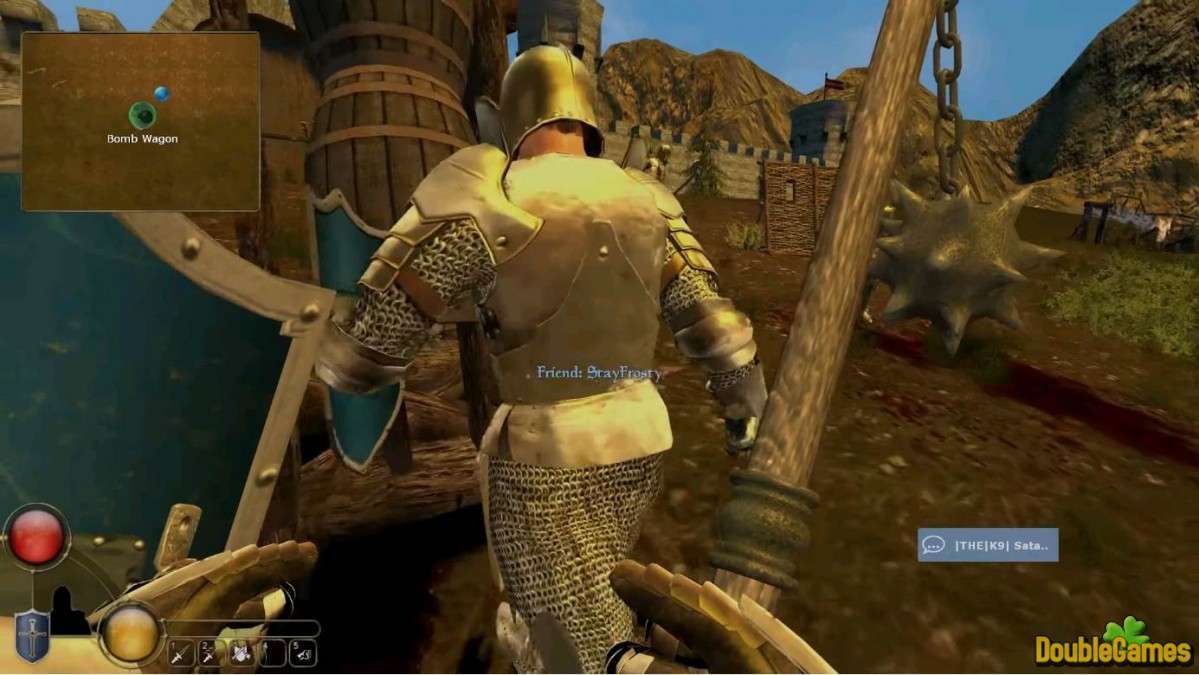Select weapon slot 1 with the sword
Screen dimensions: 1199x675
[181, 654]
